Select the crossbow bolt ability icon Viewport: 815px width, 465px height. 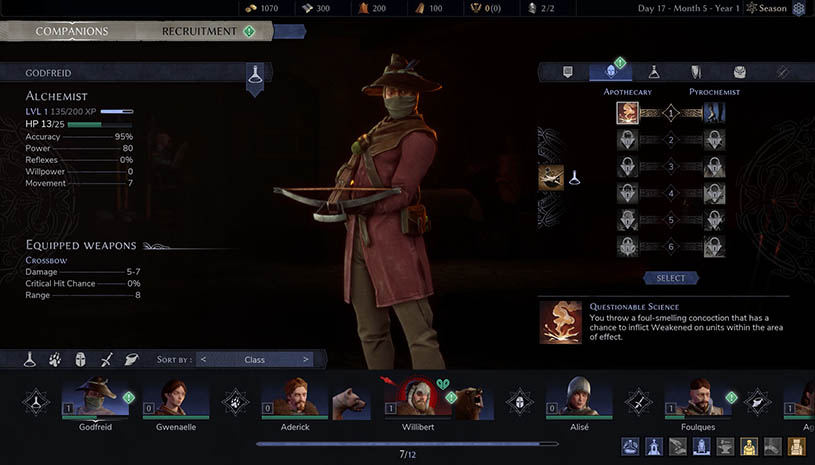(x=551, y=178)
